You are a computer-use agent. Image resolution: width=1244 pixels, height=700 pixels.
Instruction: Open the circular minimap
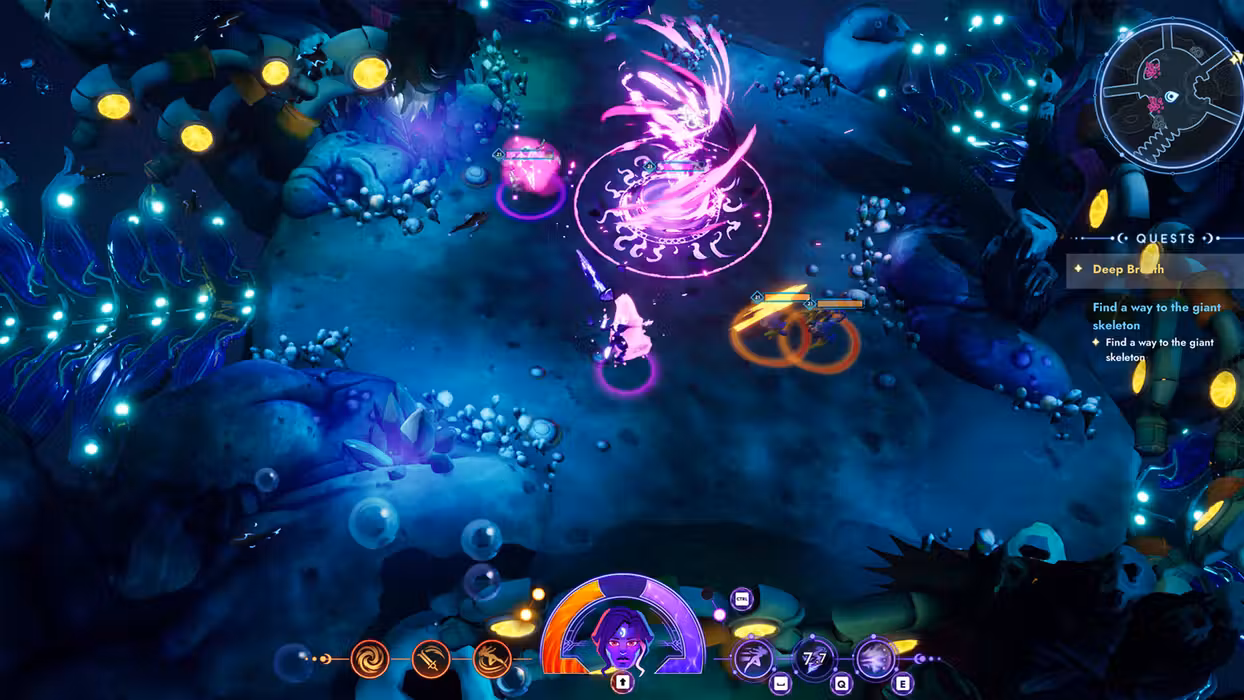1168,96
